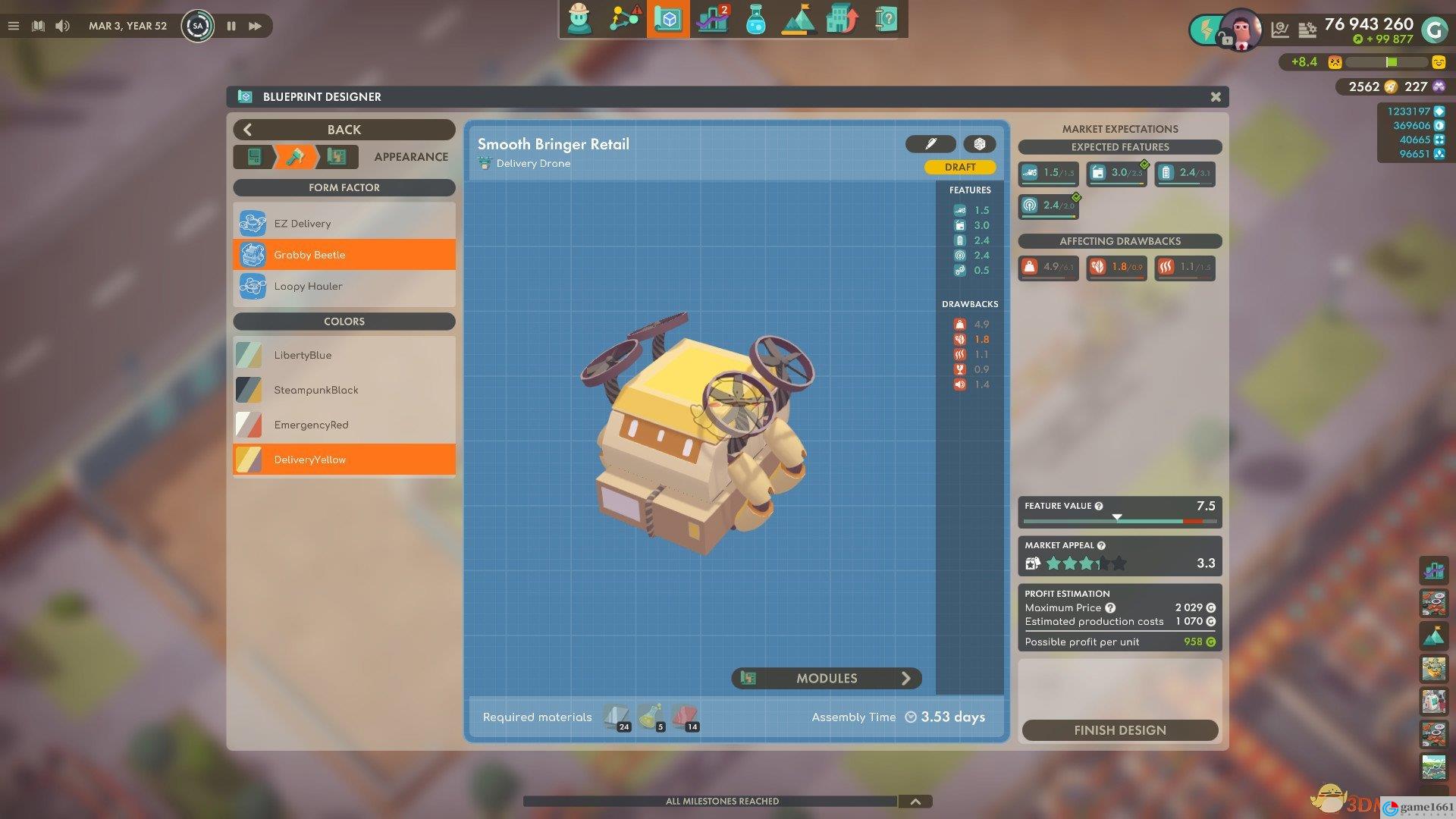Screen dimensions: 1456x819
Task: Show the Feature Value help tooltip
Action: [1099, 506]
